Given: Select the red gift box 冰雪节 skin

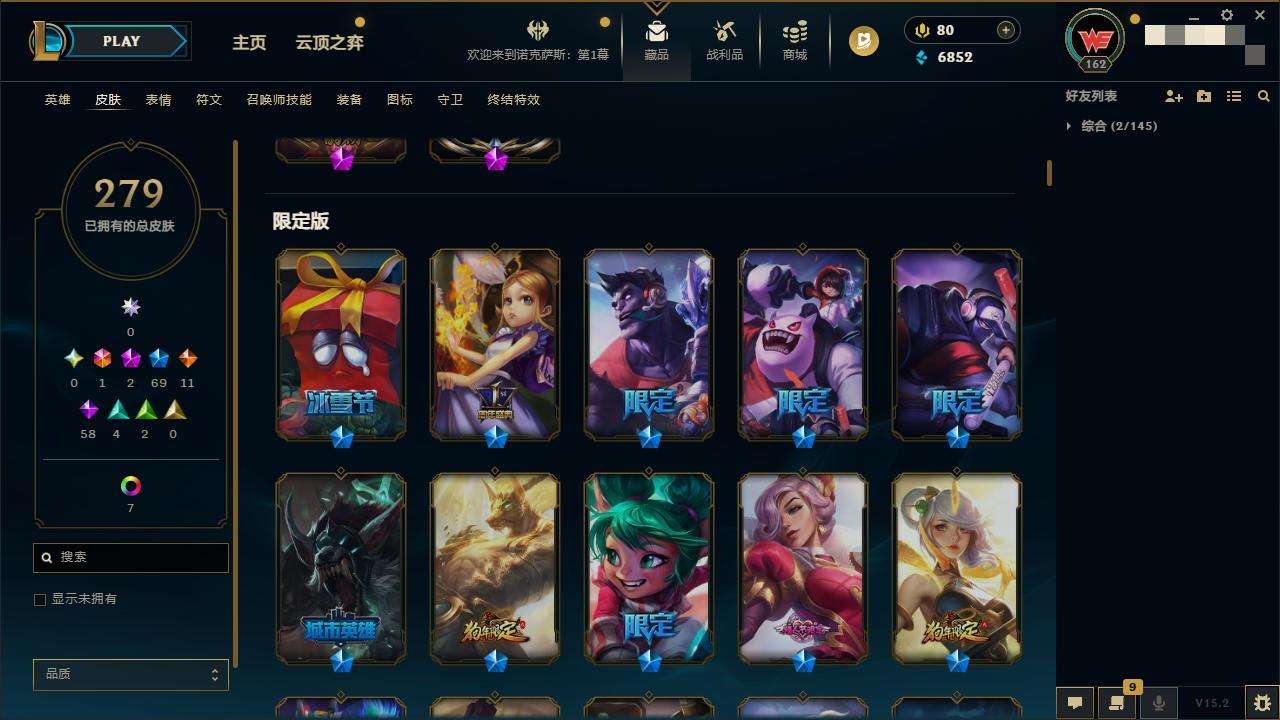Looking at the screenshot, I should coord(341,343).
